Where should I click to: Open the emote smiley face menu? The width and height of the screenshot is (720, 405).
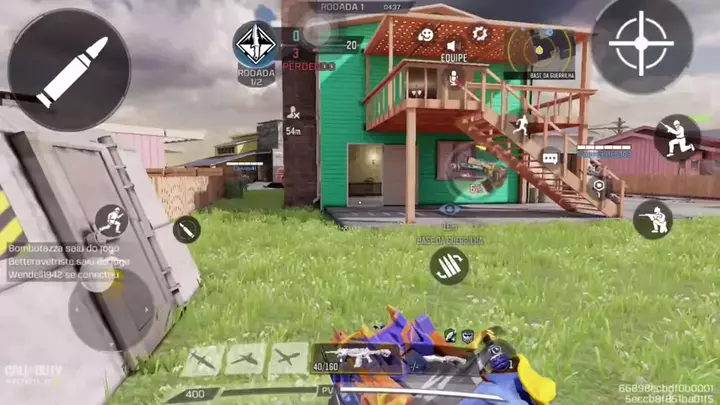pos(426,34)
